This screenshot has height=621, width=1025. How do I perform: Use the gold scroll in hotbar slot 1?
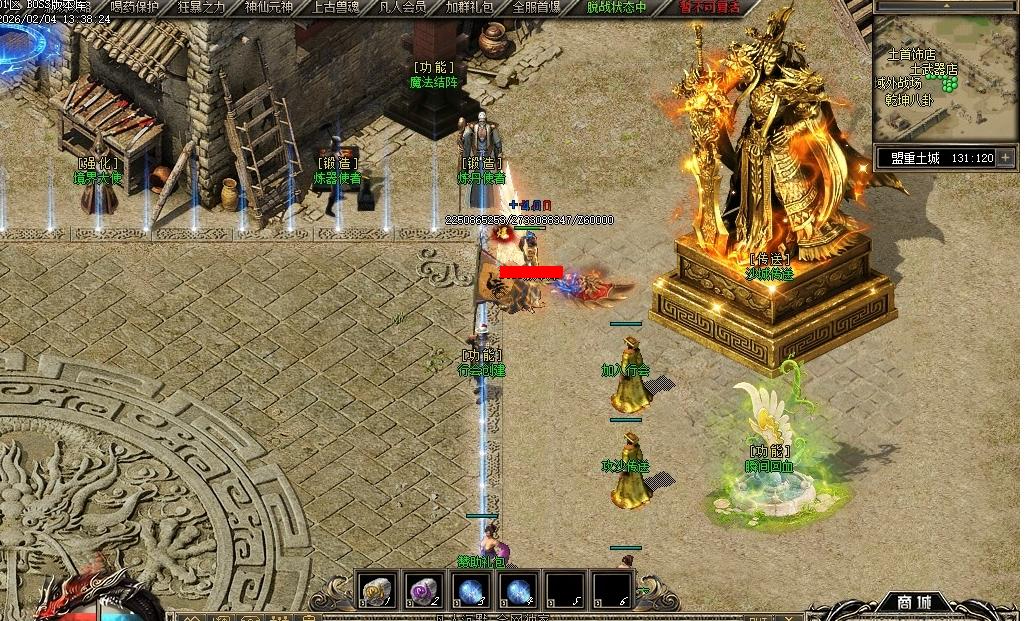(x=376, y=591)
